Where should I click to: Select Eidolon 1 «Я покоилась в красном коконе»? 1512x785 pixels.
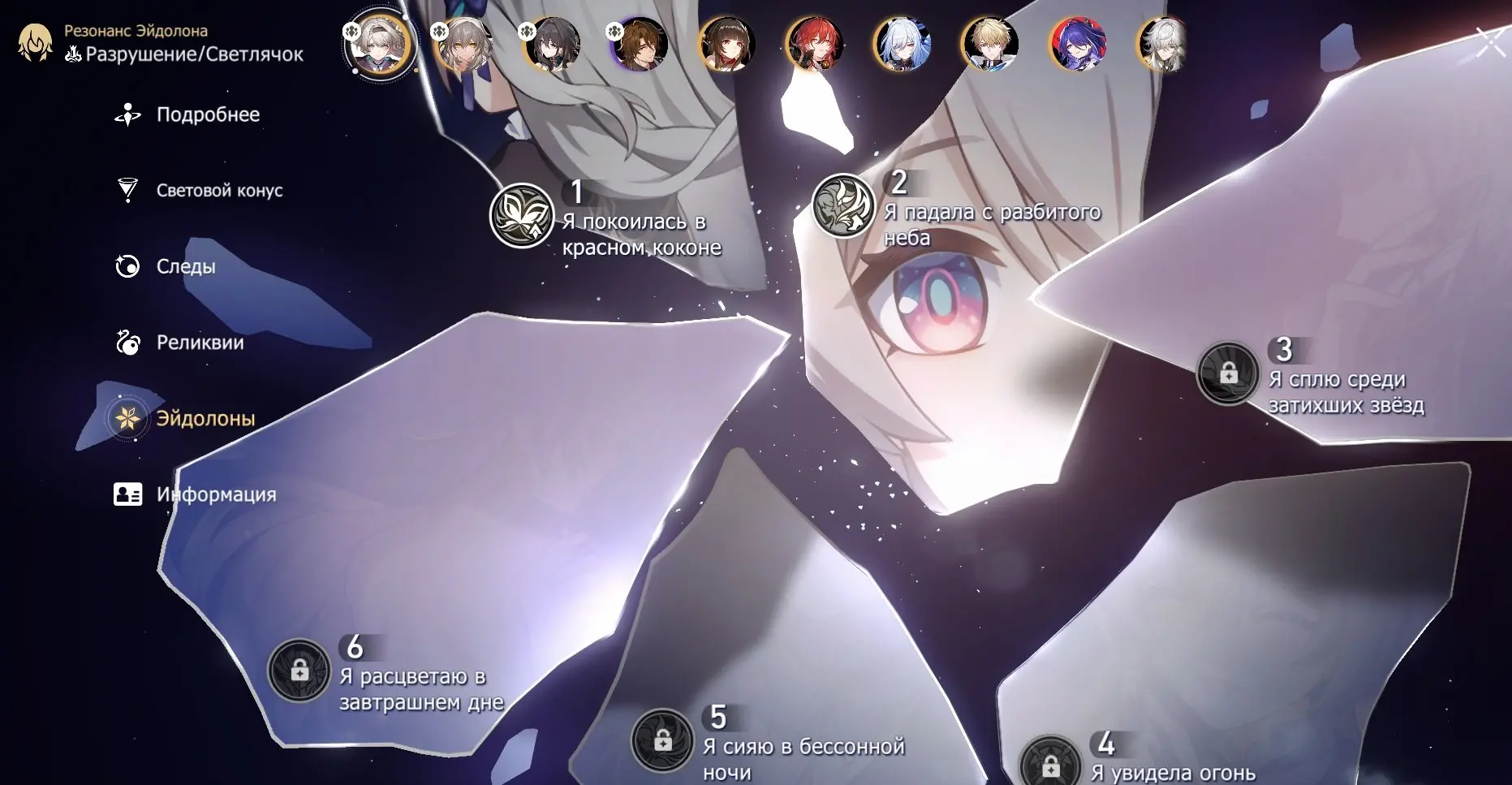[x=522, y=216]
